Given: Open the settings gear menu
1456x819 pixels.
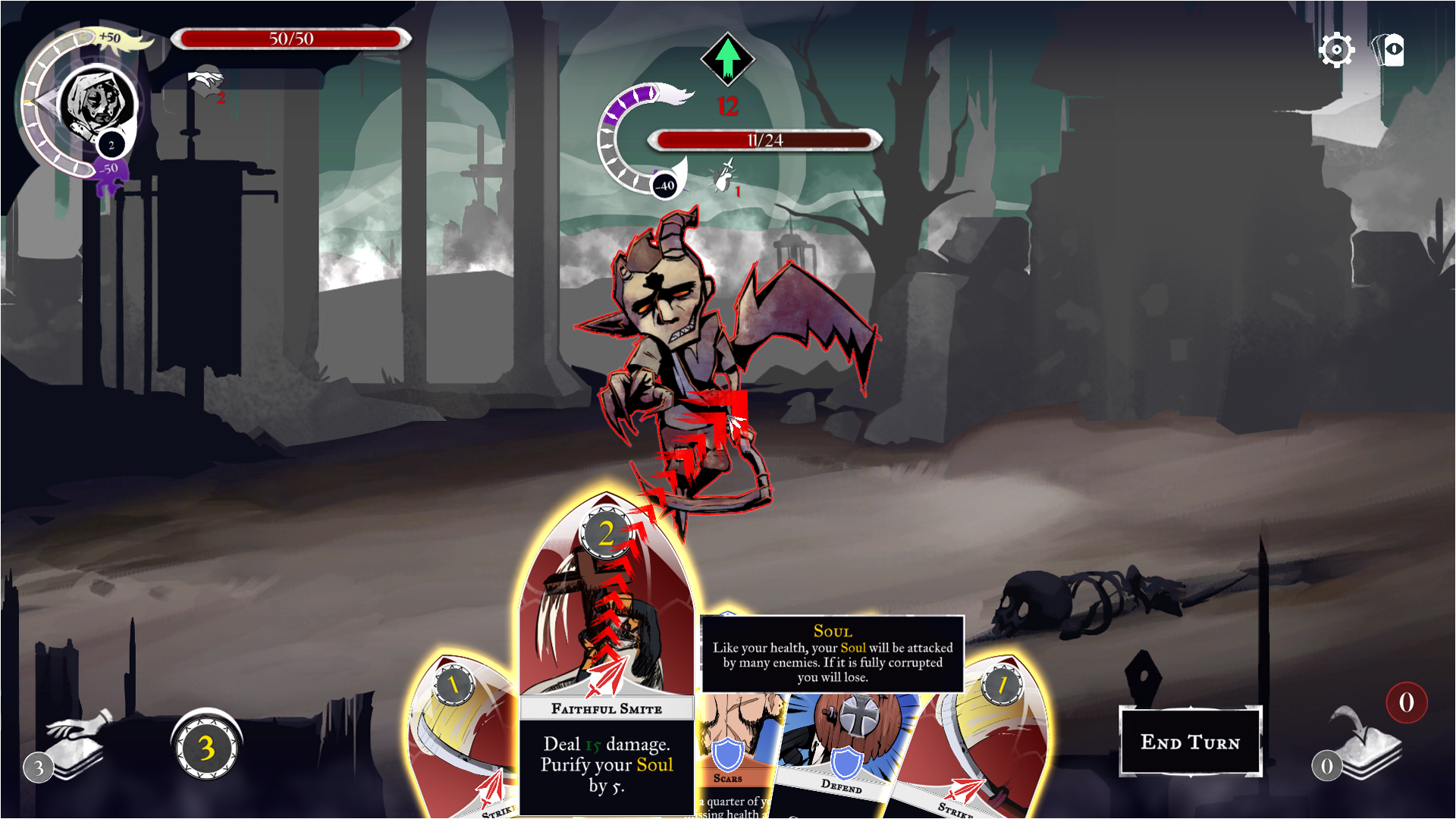Looking at the screenshot, I should pyautogui.click(x=1335, y=51).
